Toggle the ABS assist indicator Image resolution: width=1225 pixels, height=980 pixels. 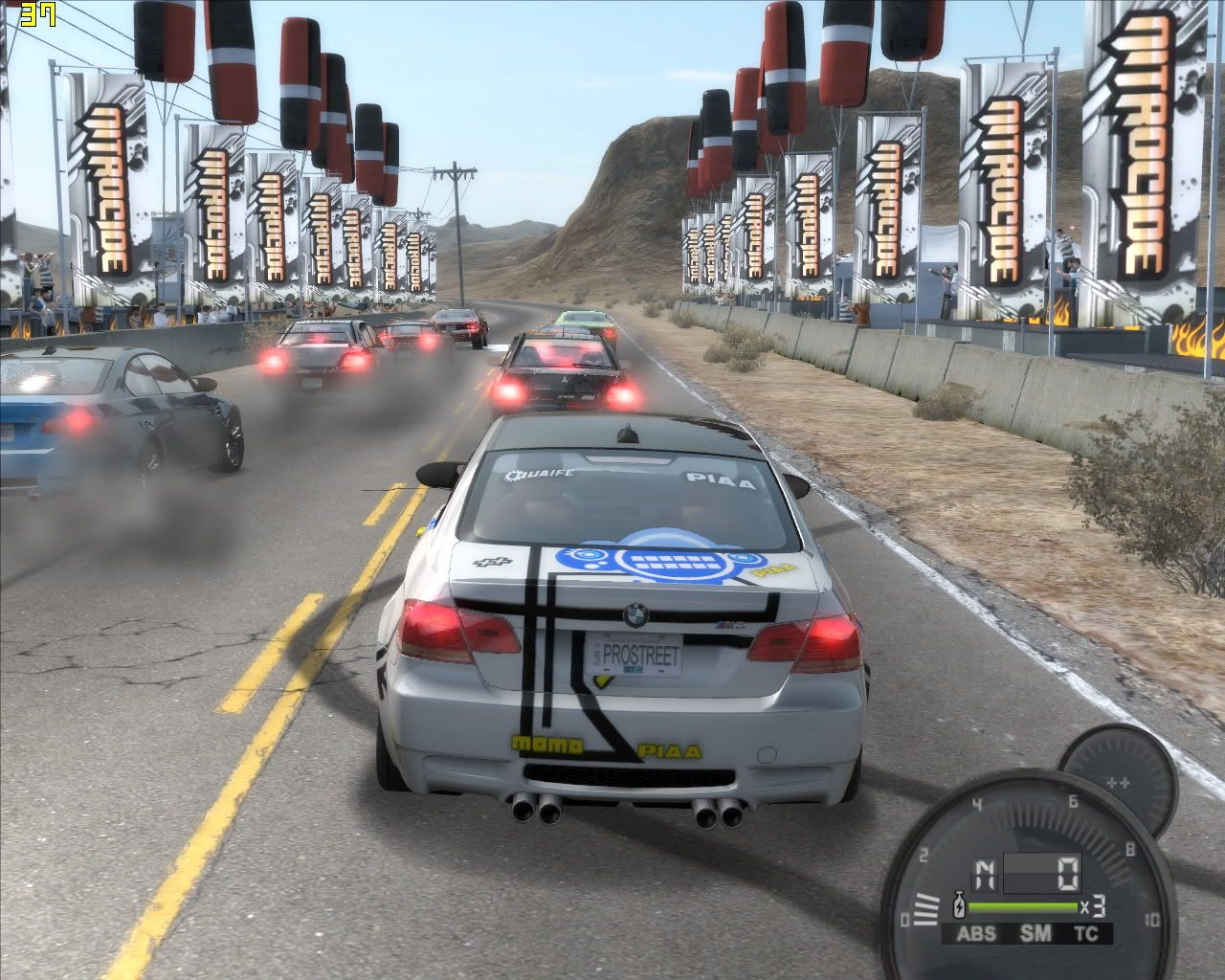point(976,934)
